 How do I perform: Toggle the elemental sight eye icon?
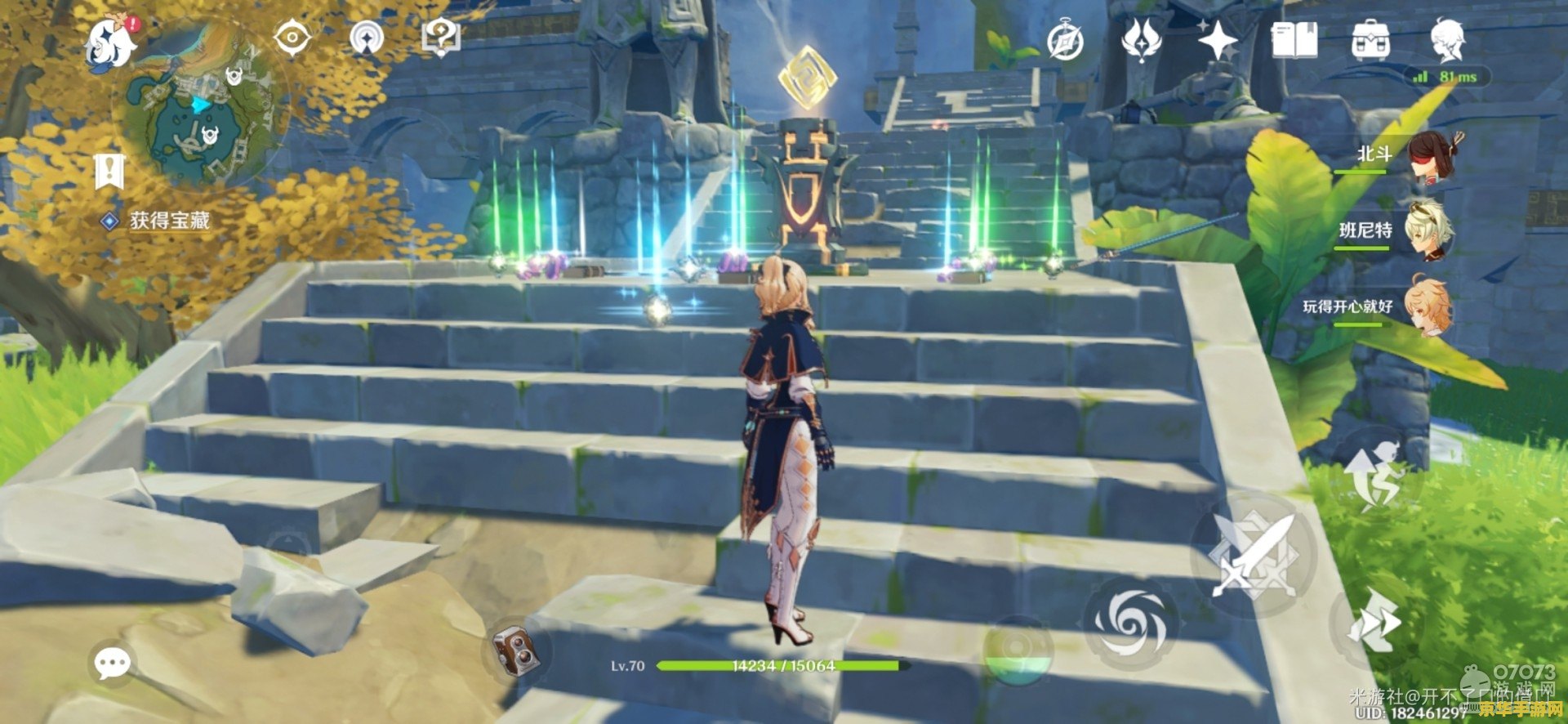(x=292, y=38)
